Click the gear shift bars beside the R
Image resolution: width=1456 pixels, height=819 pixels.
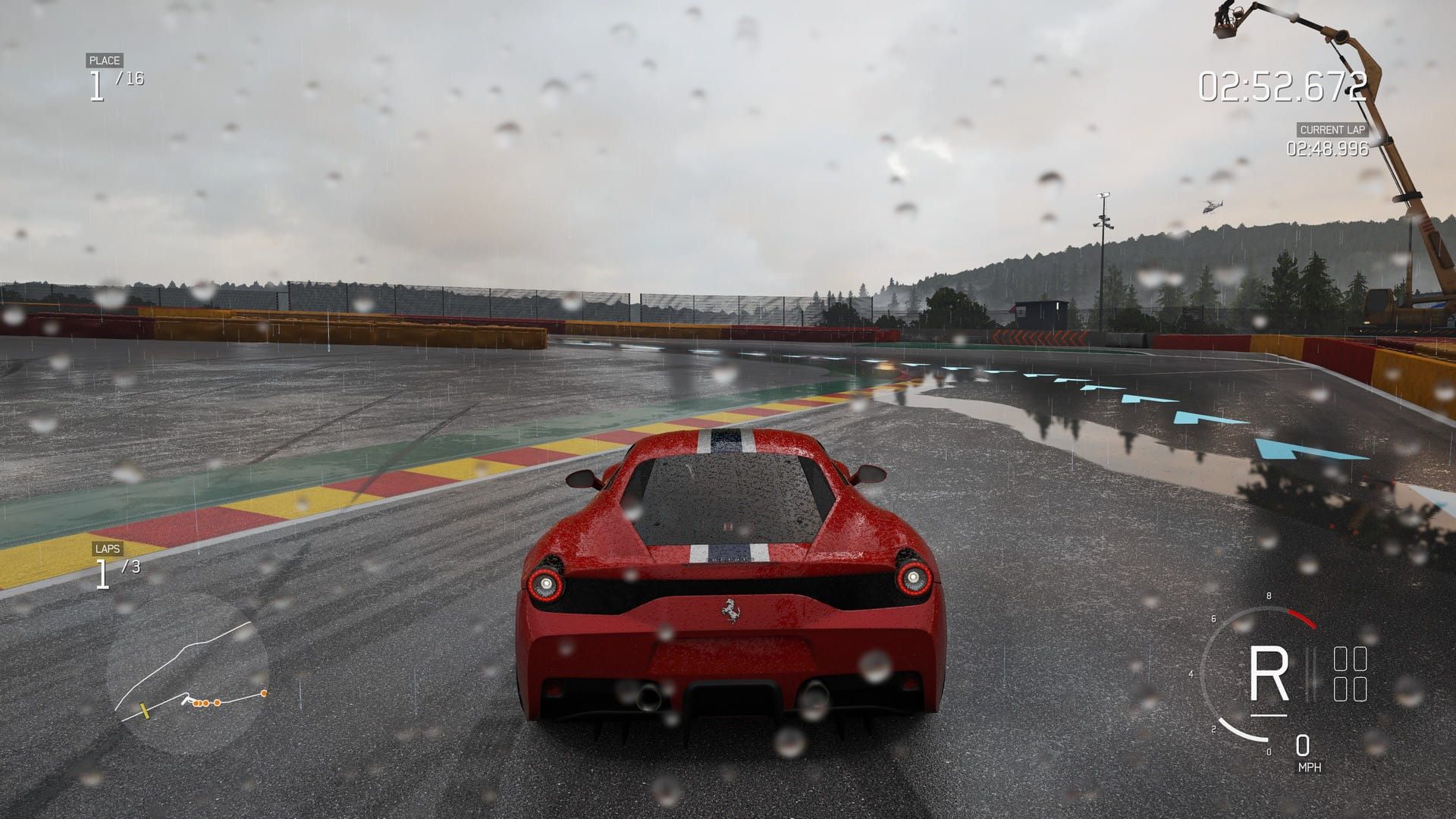tap(1310, 673)
